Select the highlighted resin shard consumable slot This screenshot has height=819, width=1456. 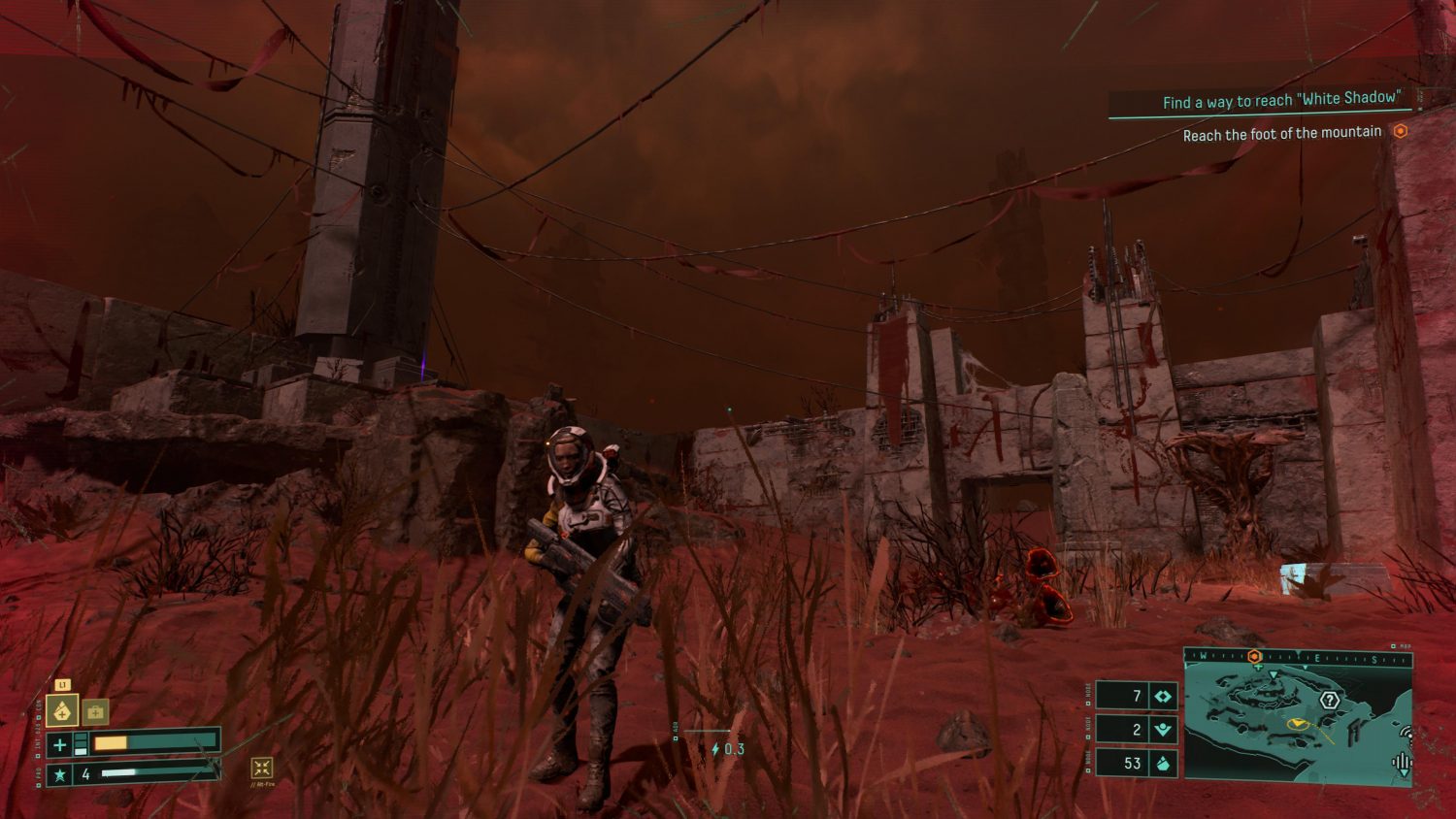[x=62, y=711]
